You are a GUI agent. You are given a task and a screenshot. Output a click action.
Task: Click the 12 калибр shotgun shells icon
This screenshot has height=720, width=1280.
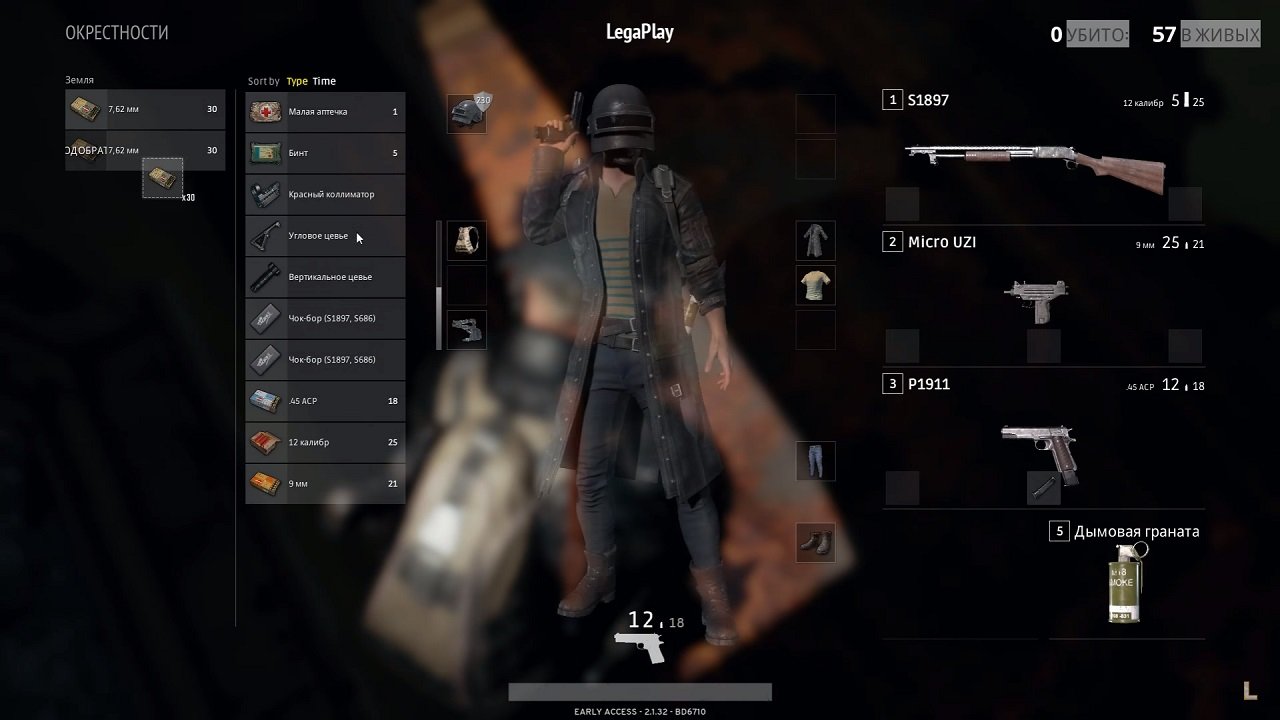(x=264, y=441)
